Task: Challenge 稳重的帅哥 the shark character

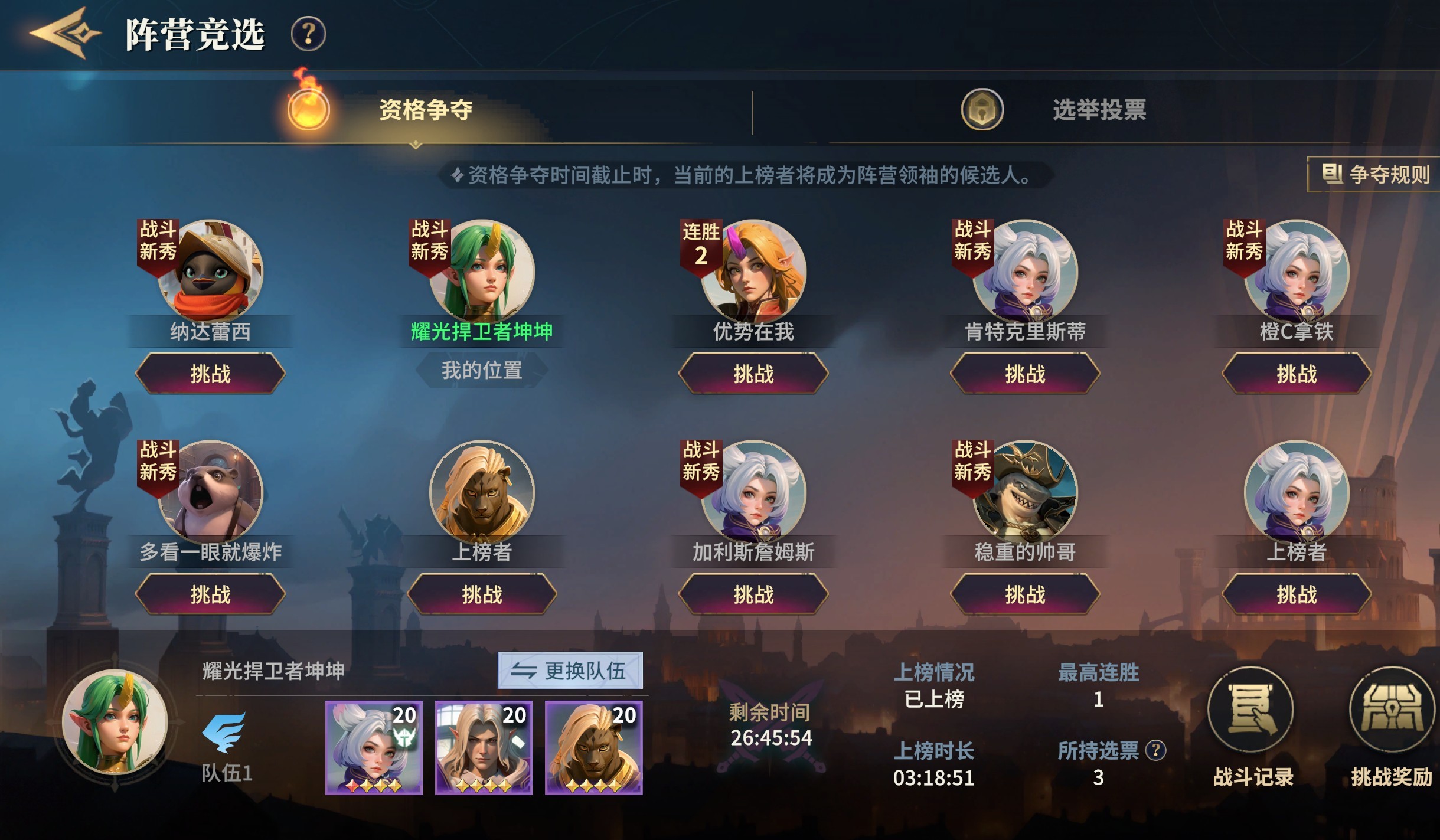Action: 1026,595
